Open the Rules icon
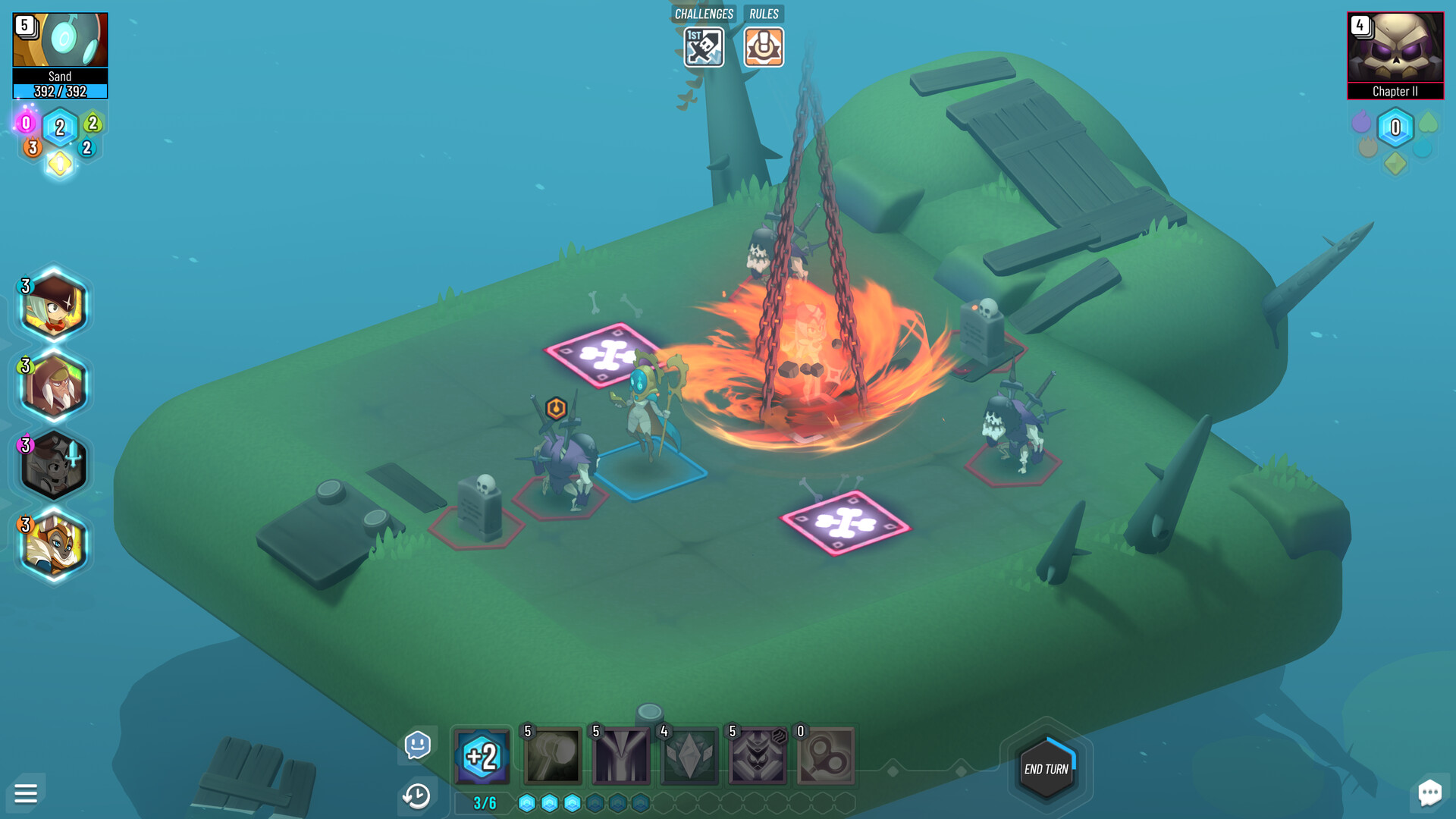Viewport: 1456px width, 819px height. click(764, 48)
